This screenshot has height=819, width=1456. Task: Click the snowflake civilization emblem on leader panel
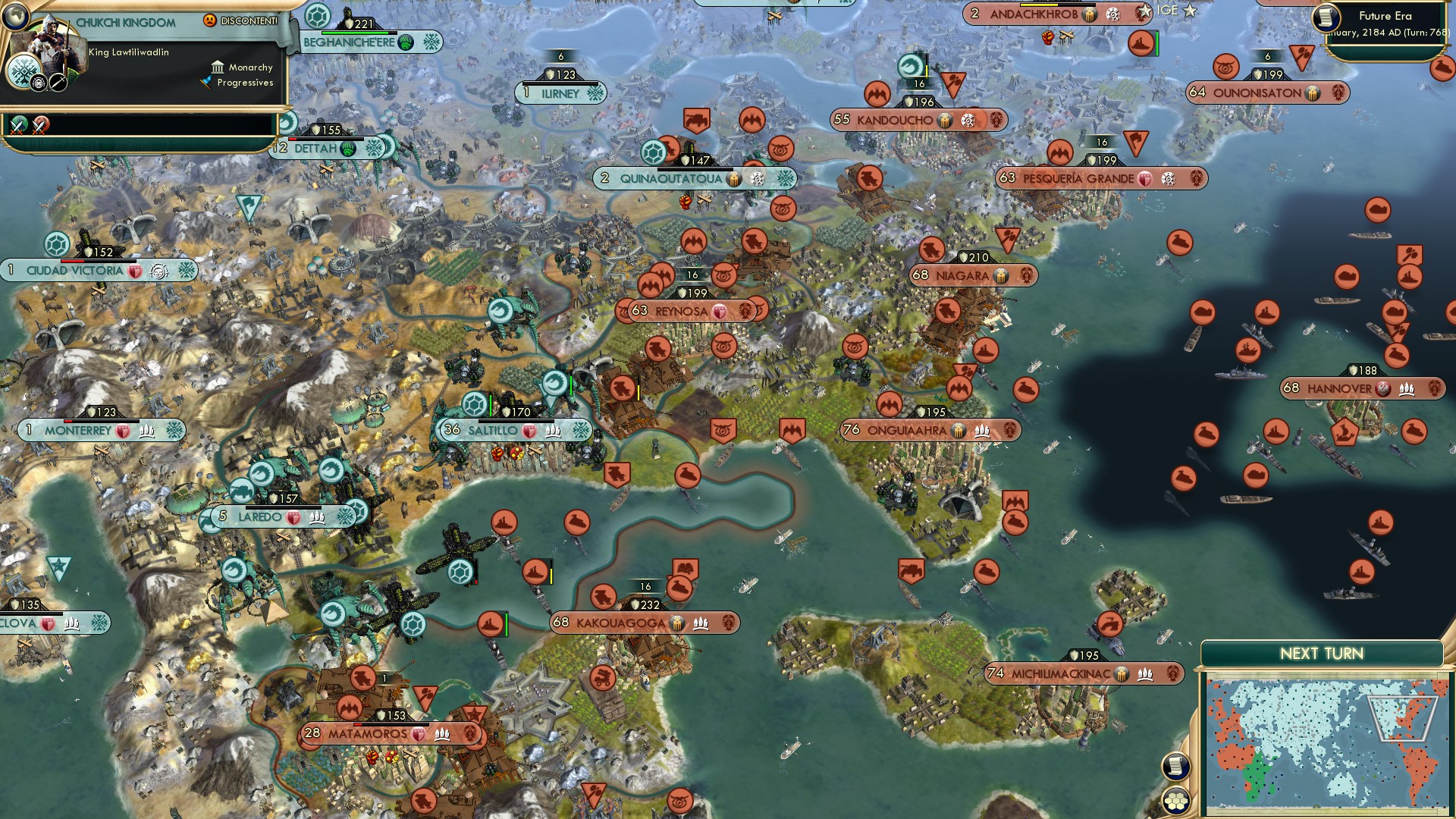[23, 71]
